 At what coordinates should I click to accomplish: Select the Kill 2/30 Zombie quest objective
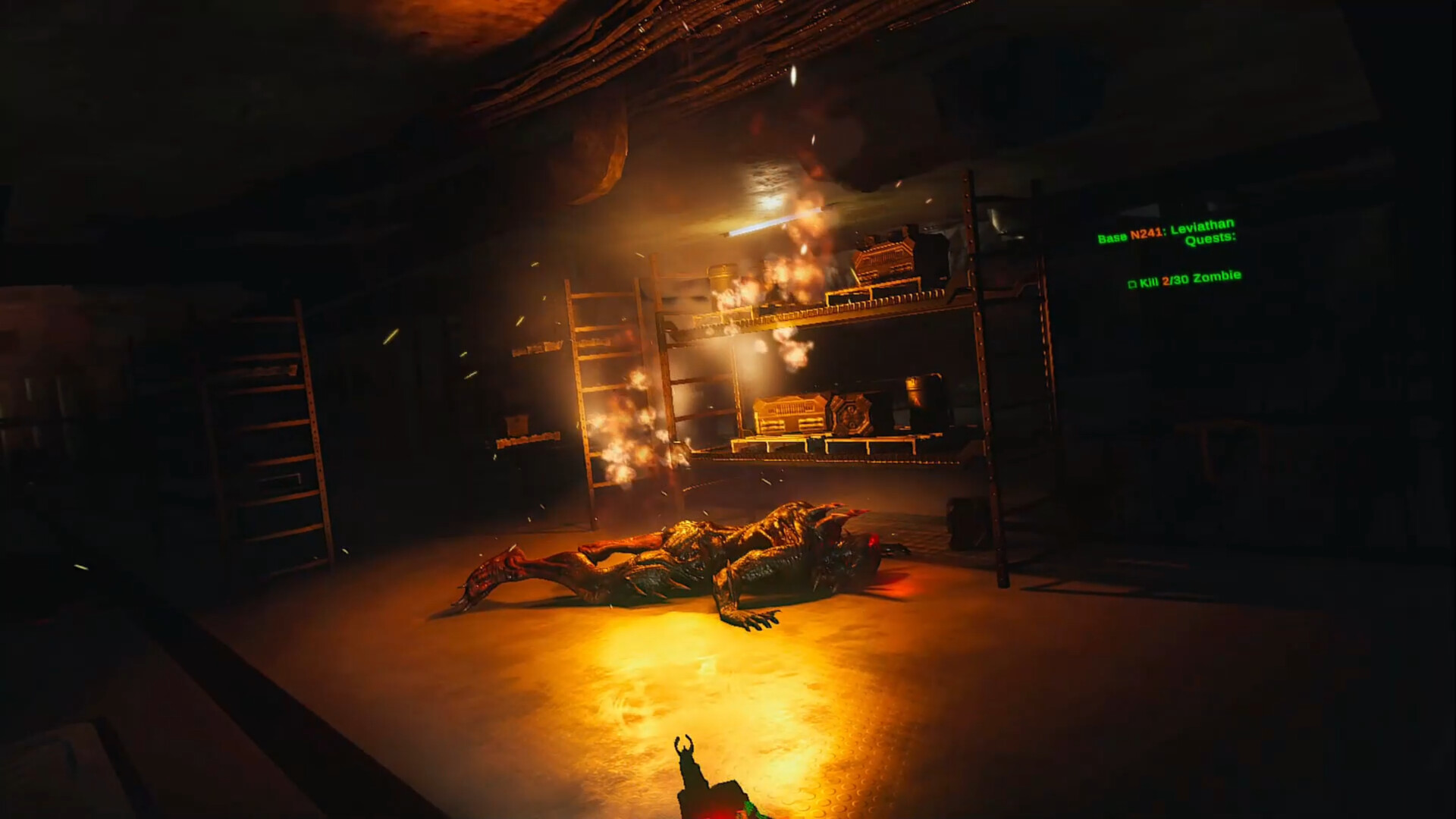tap(1185, 279)
